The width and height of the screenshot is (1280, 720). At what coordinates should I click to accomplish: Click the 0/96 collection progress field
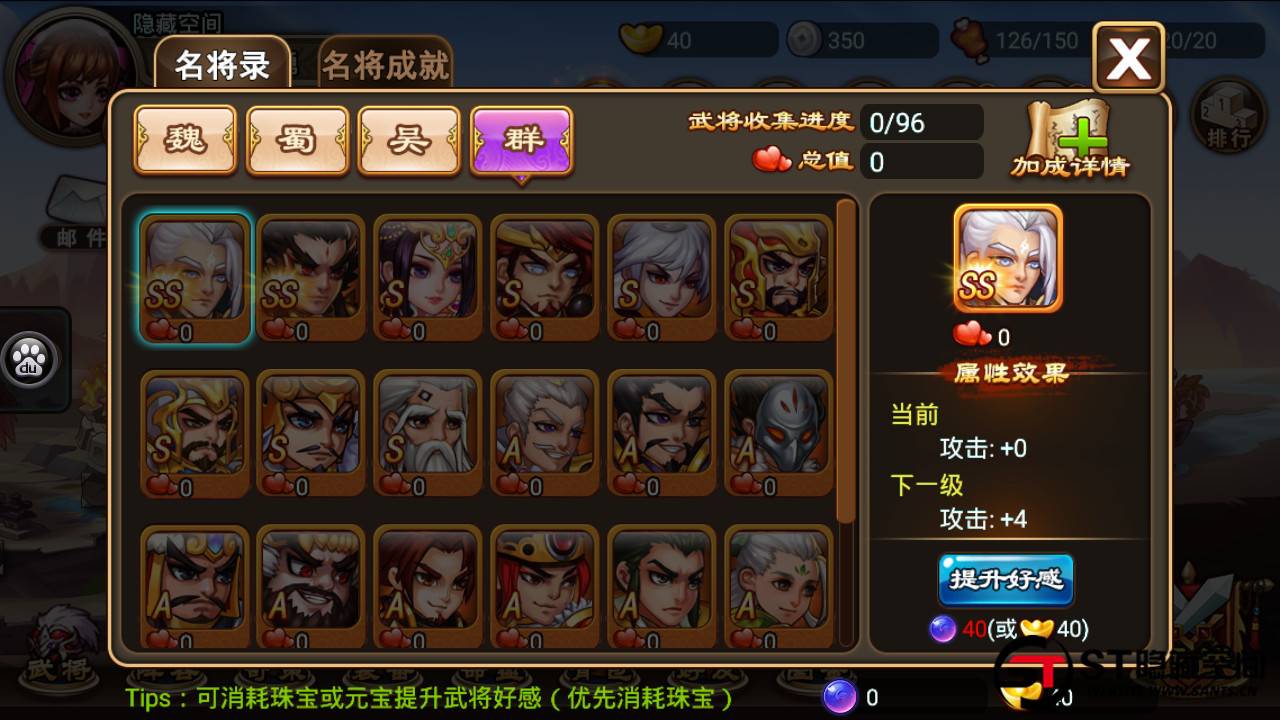(922, 122)
